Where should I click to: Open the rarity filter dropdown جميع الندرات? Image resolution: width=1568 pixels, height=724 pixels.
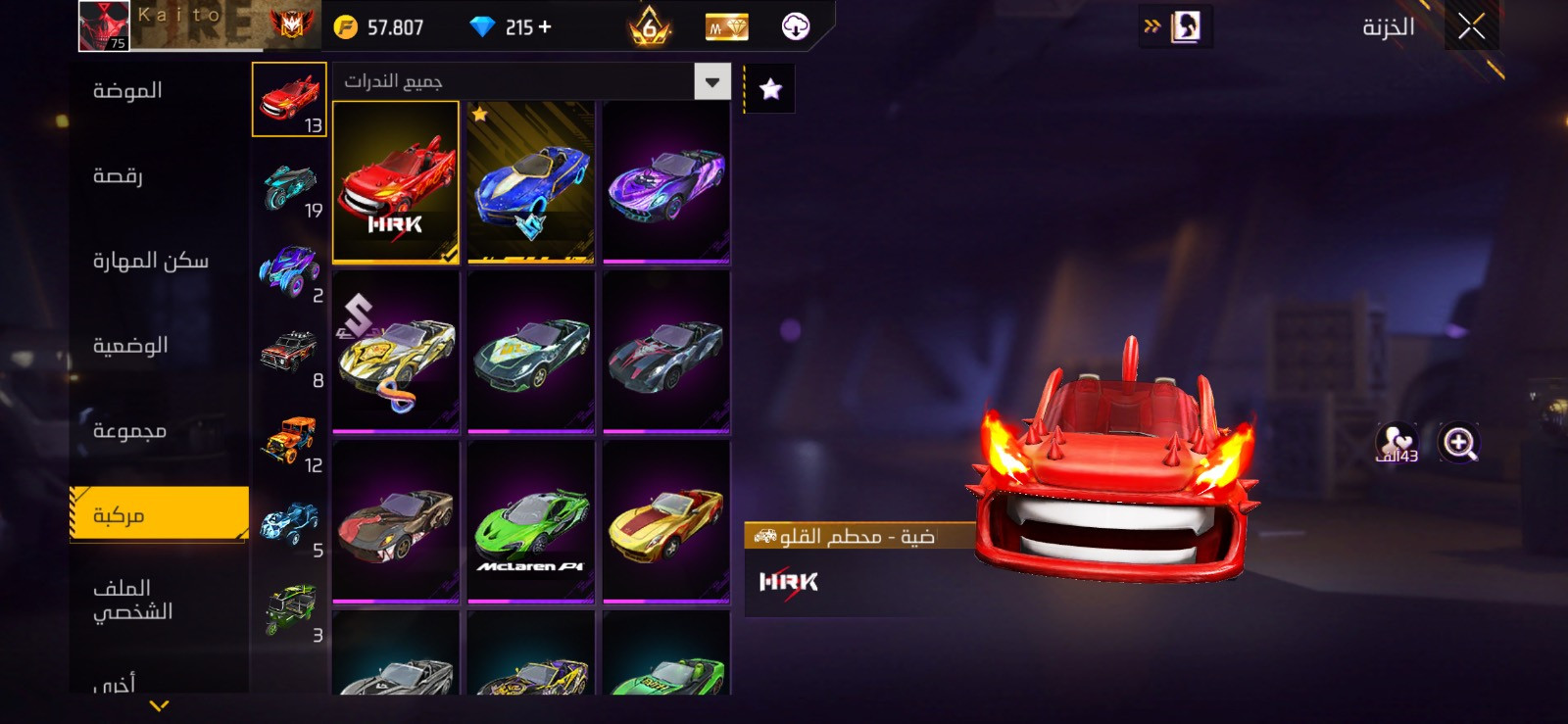(712, 81)
